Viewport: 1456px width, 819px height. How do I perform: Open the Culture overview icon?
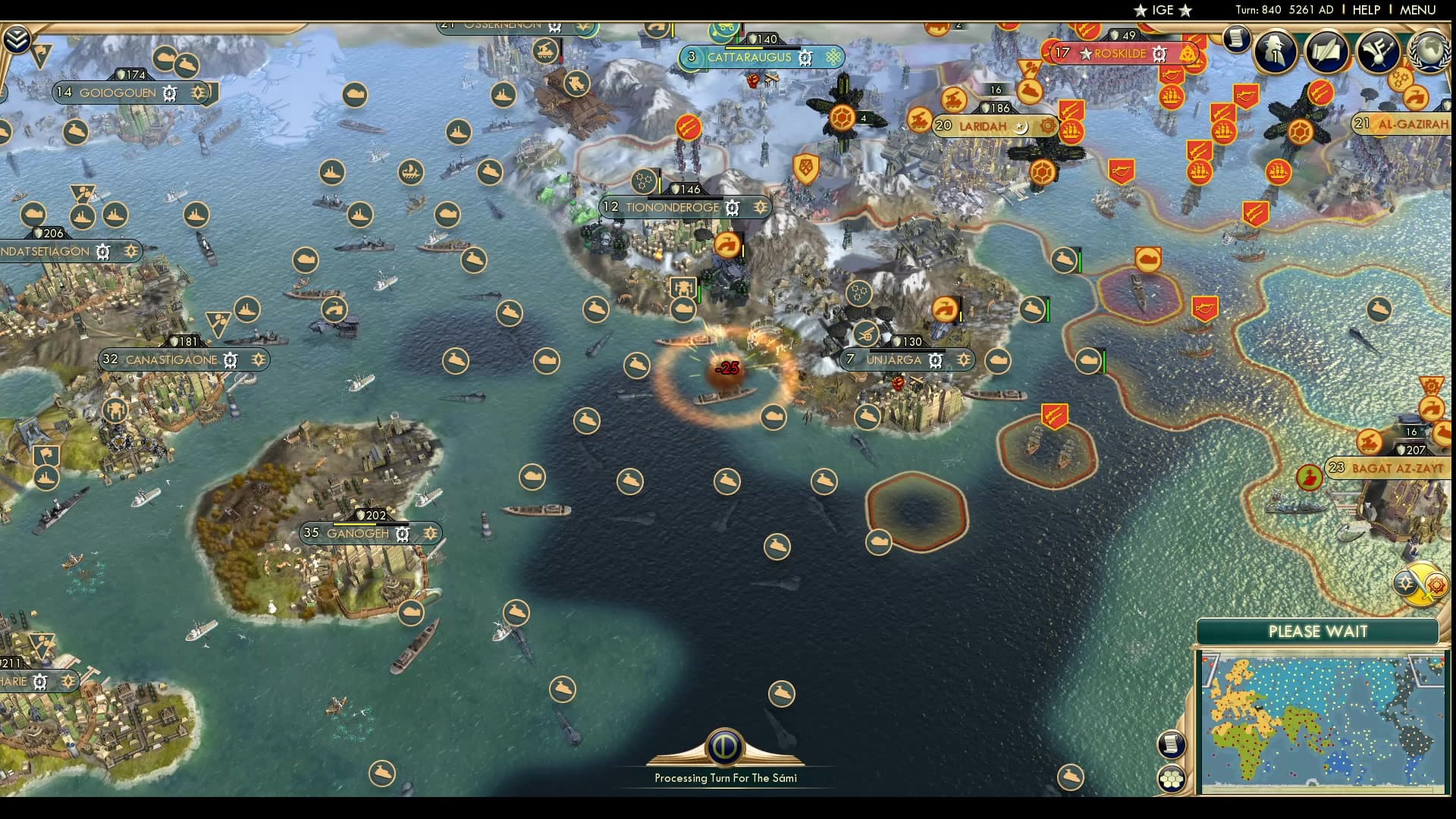[1379, 52]
